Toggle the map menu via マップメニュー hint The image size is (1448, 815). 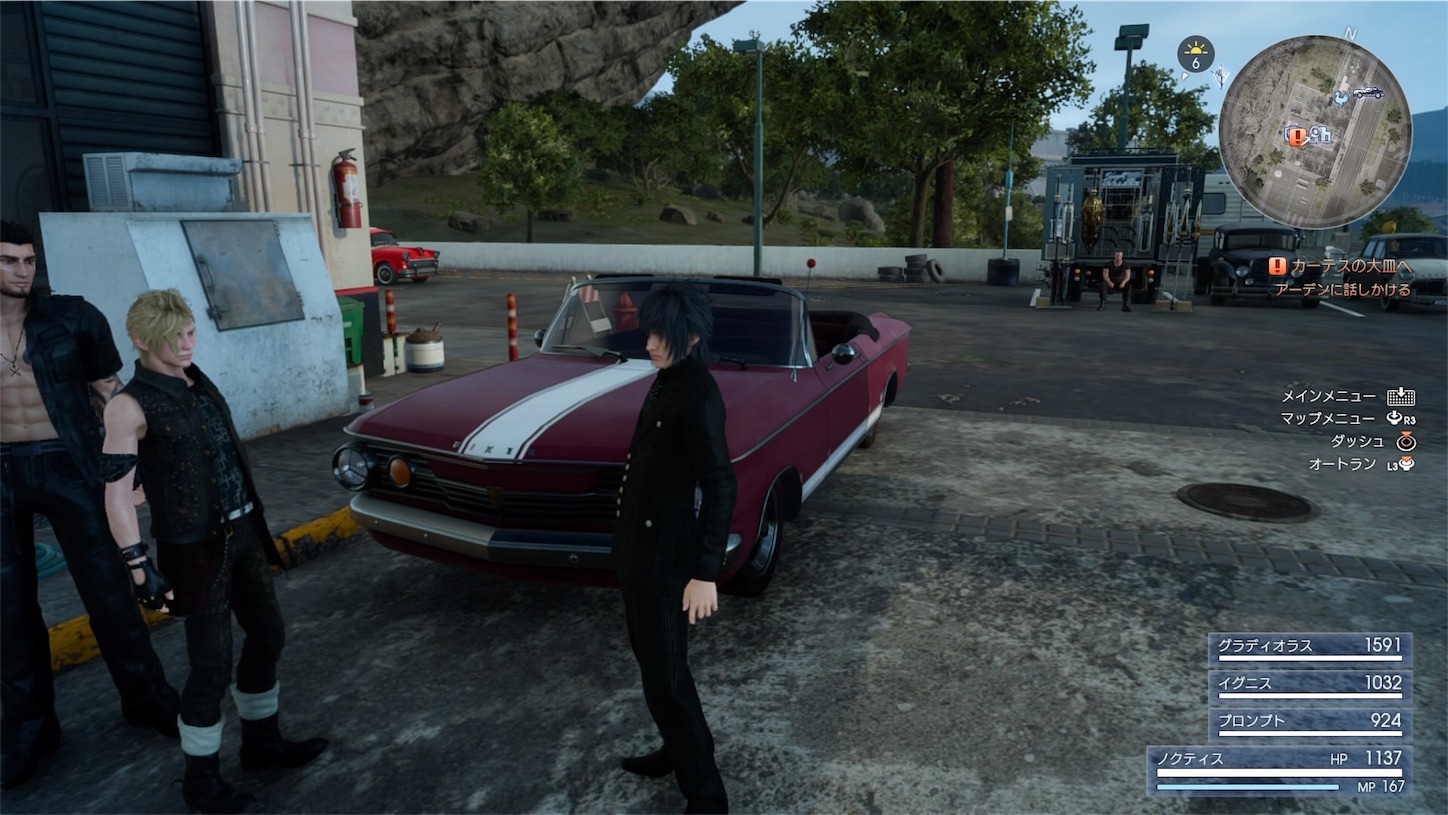(1330, 419)
